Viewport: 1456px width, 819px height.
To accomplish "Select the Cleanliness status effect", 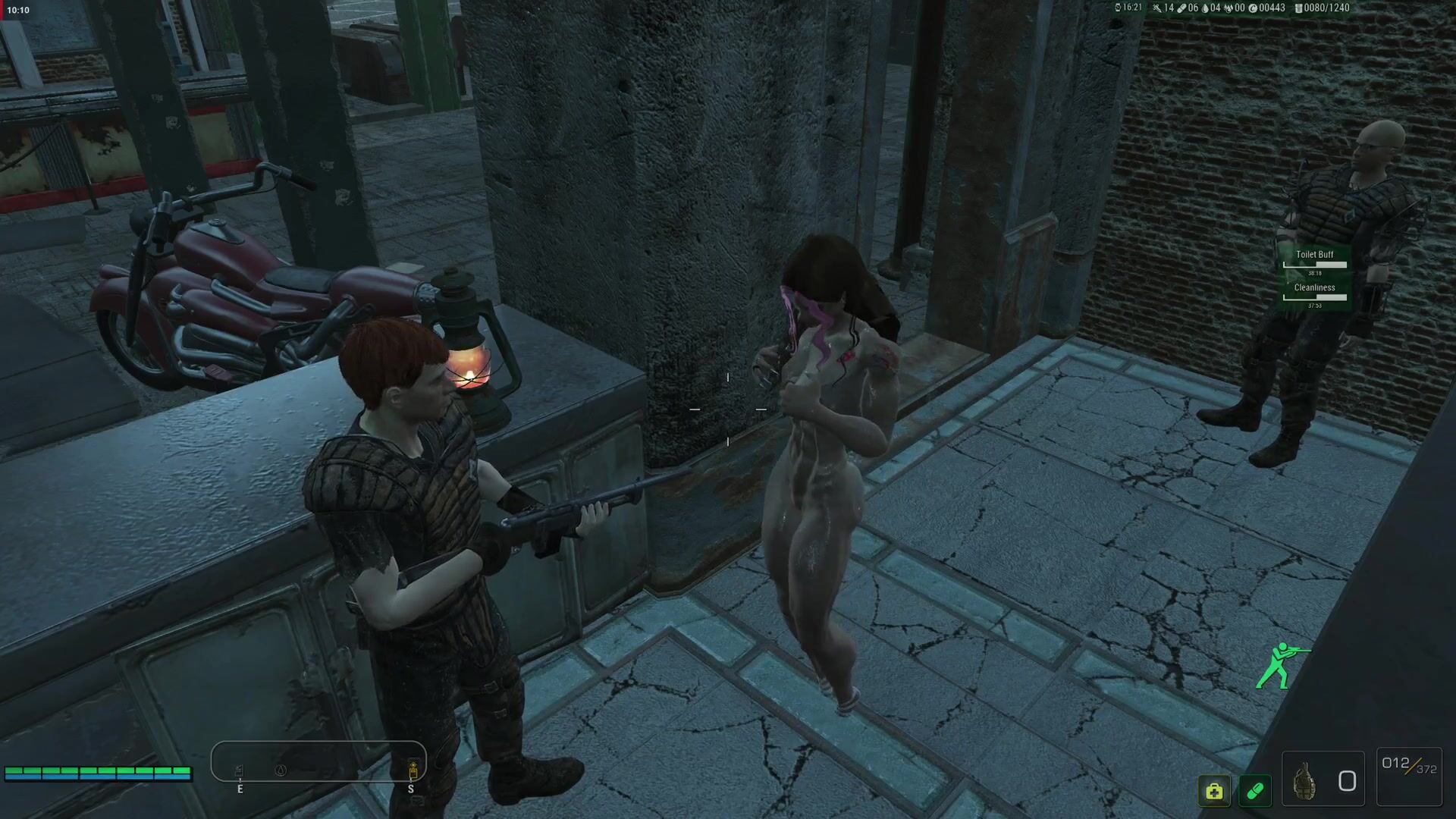I will 1314,292.
